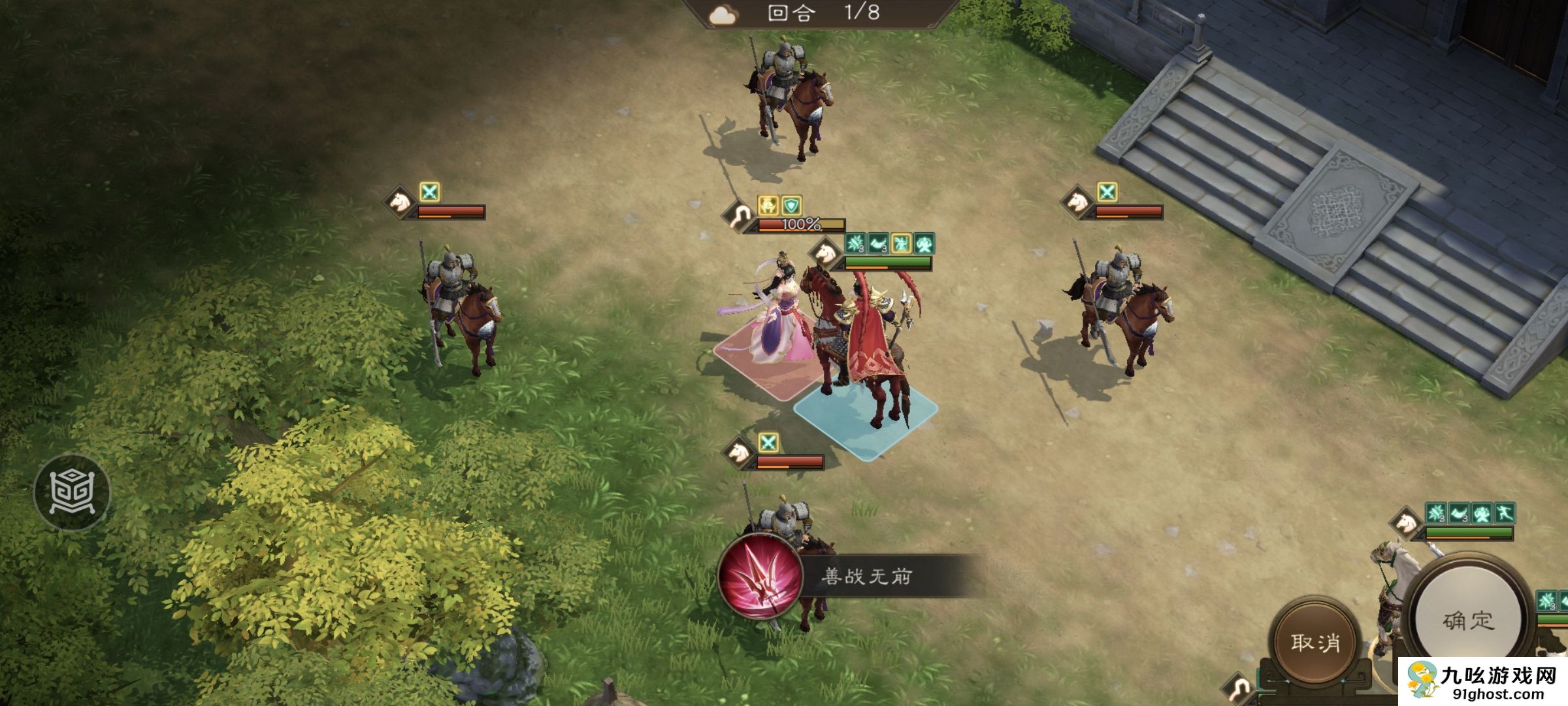Tap the white horse unit portrait icon
This screenshot has height=706, width=1568.
coord(826,252)
